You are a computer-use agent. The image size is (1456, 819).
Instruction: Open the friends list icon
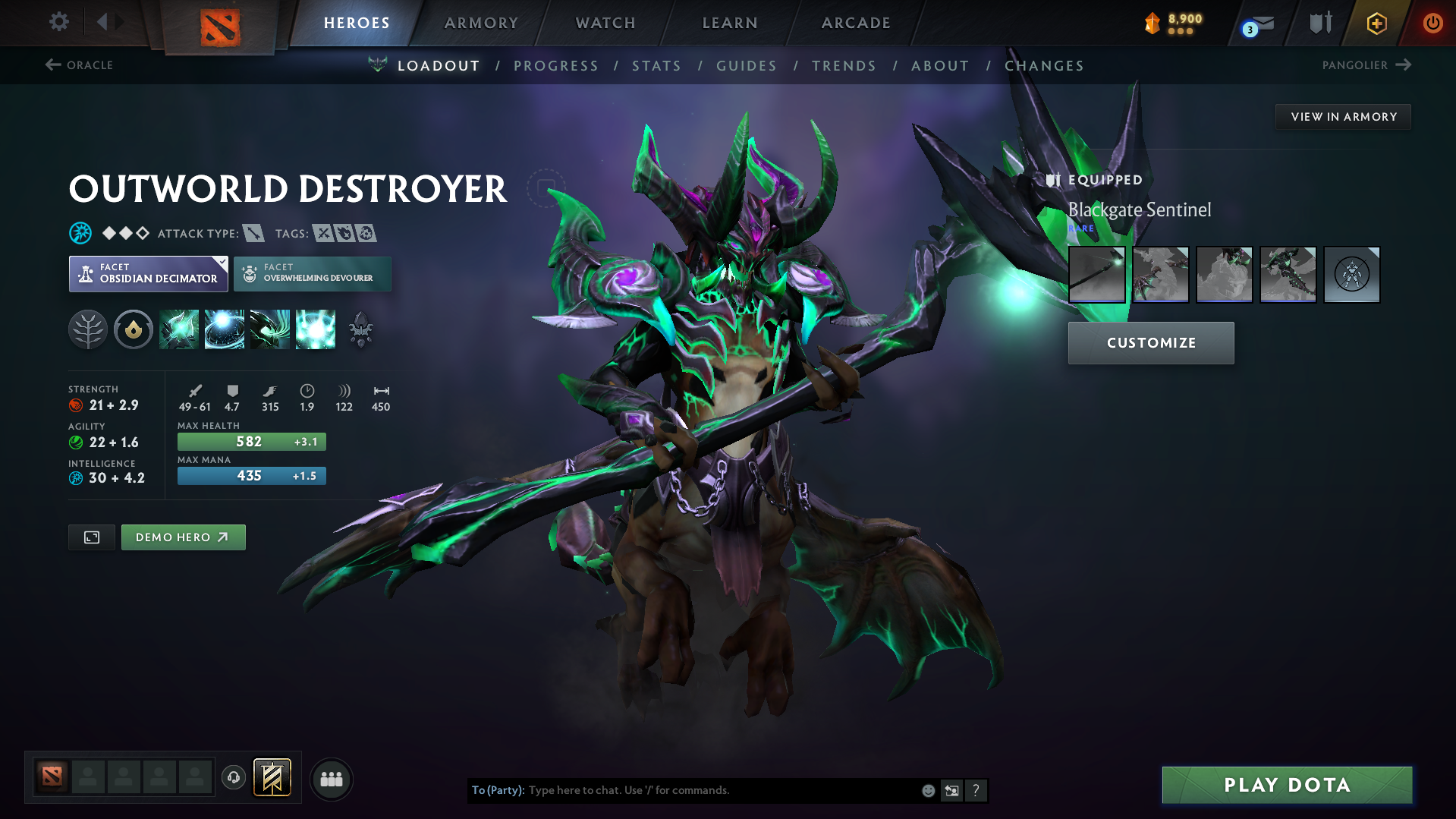pos(332,779)
